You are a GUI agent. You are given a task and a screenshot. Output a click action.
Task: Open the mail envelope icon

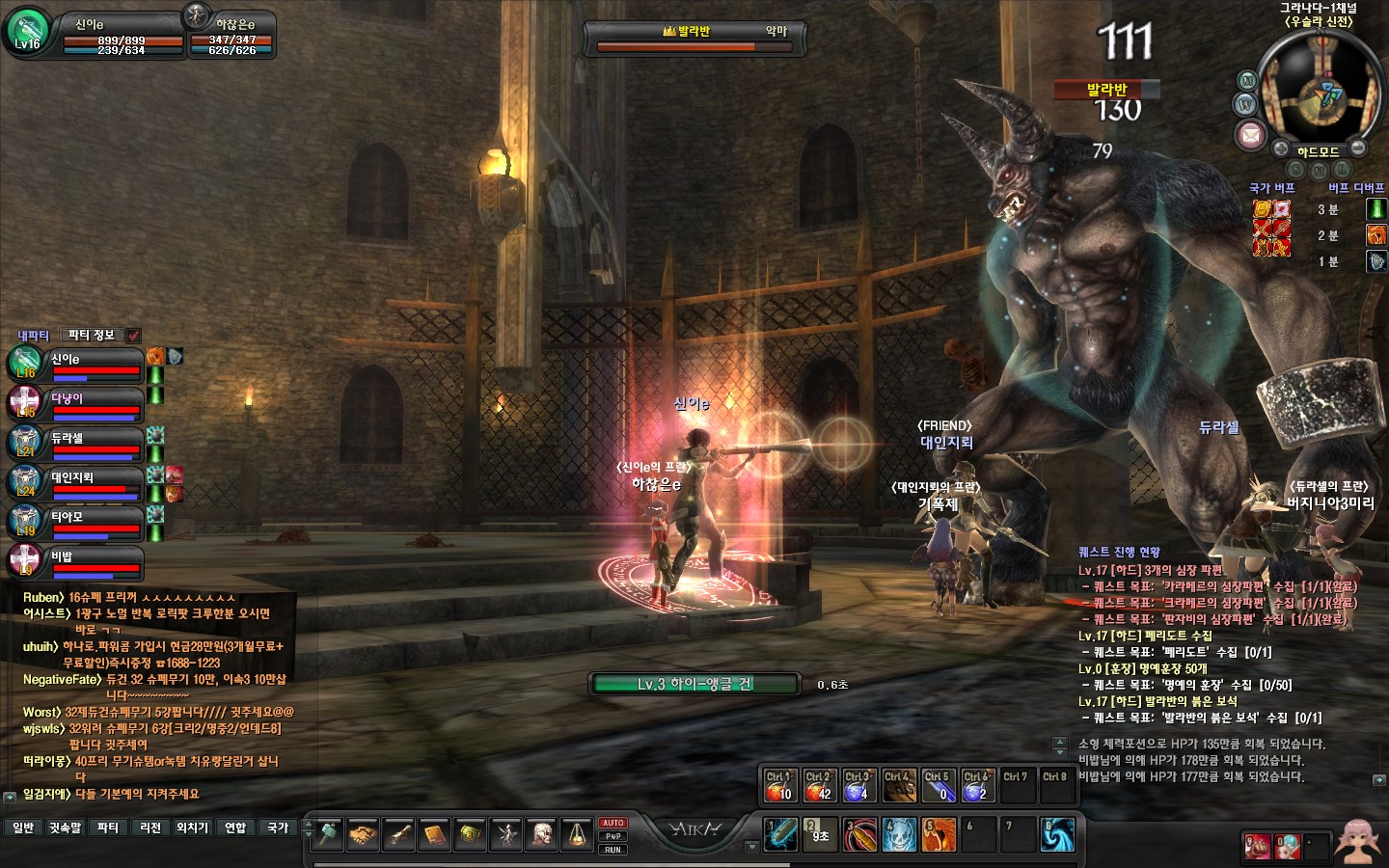[1250, 134]
